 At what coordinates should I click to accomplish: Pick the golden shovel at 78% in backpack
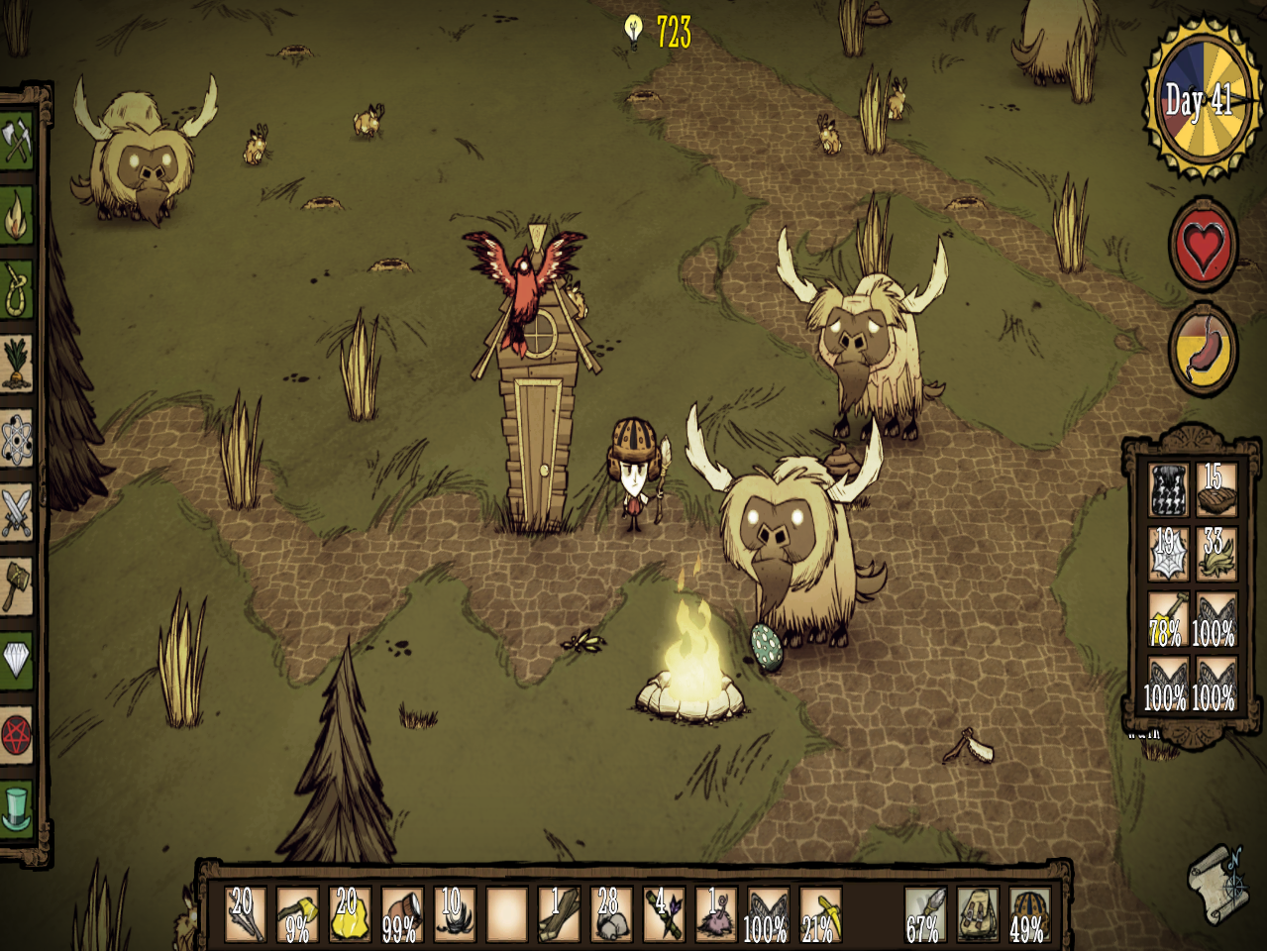click(1168, 618)
